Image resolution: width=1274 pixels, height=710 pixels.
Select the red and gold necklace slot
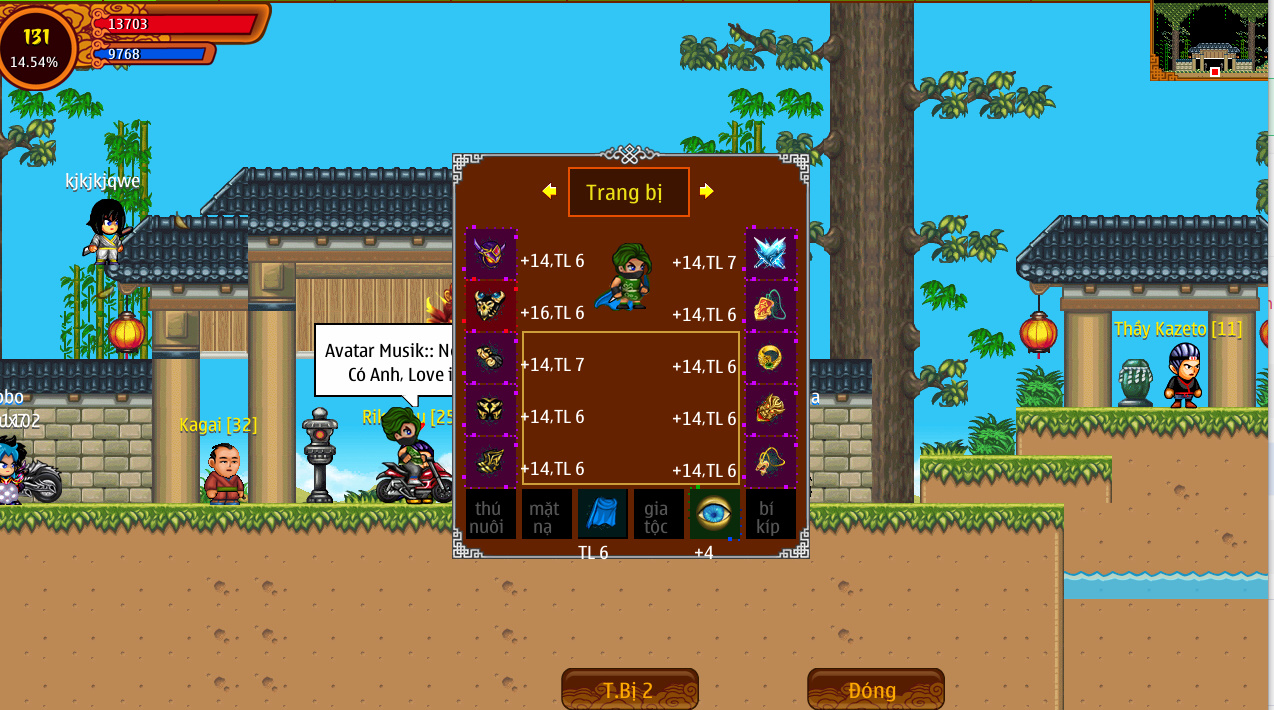click(771, 306)
